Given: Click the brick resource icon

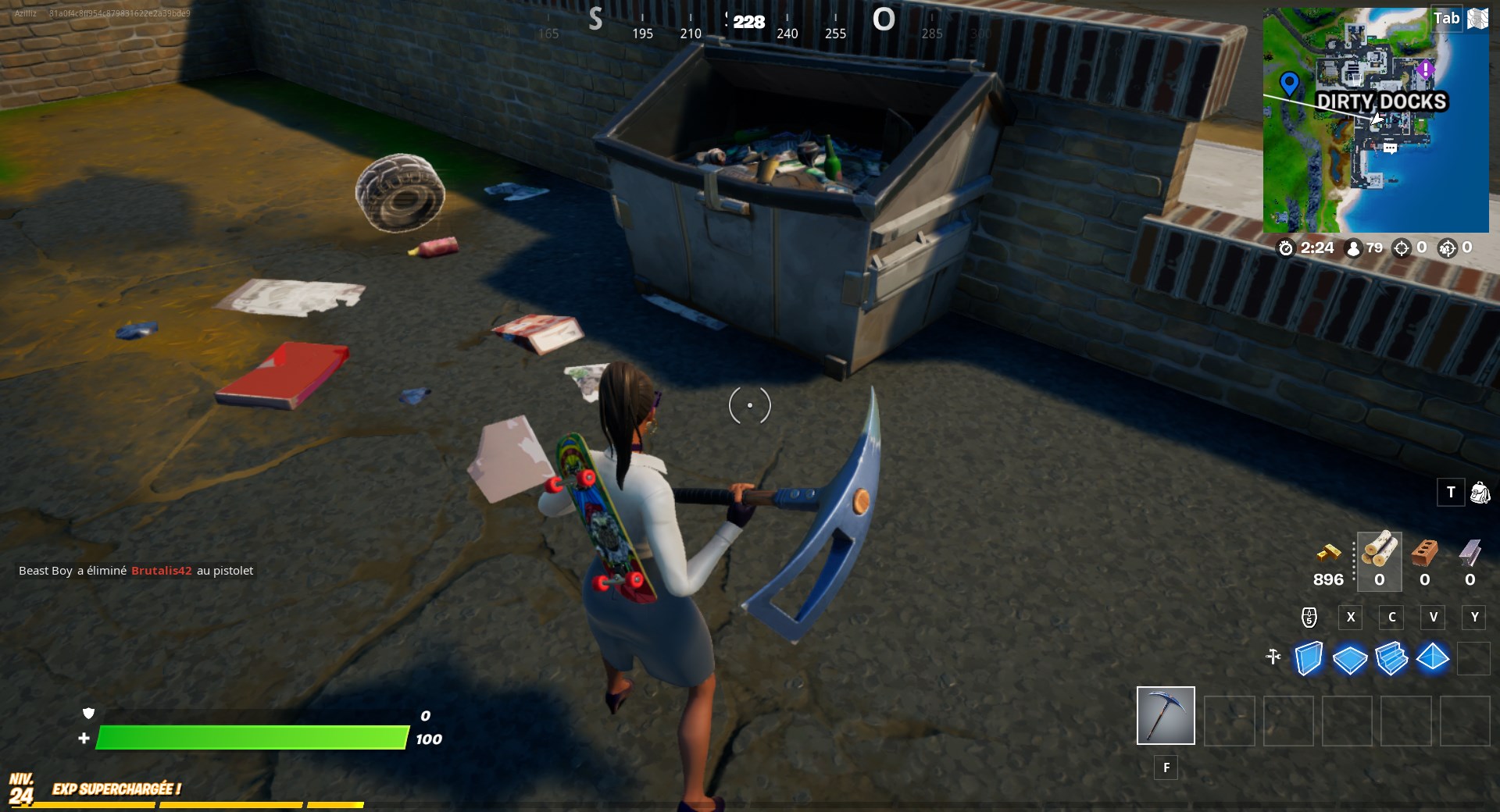Looking at the screenshot, I should [x=1424, y=554].
